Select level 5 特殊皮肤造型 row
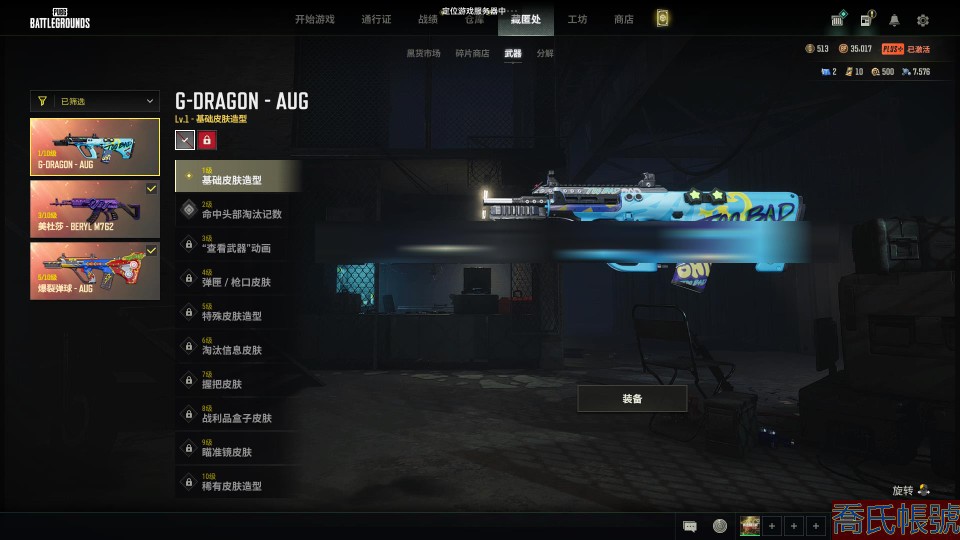This screenshot has height=540, width=960. coord(238,312)
